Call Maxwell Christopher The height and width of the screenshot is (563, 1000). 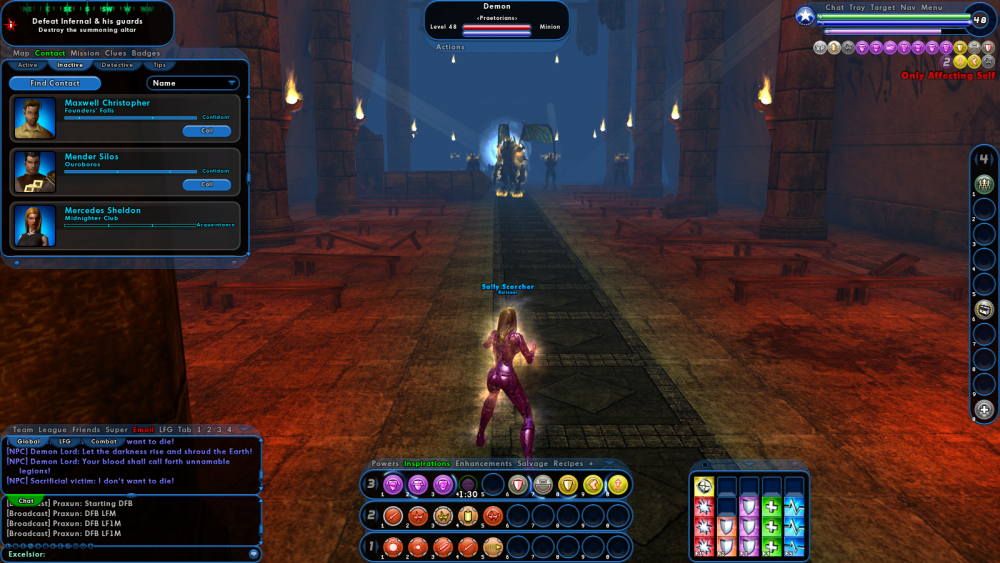tap(207, 131)
